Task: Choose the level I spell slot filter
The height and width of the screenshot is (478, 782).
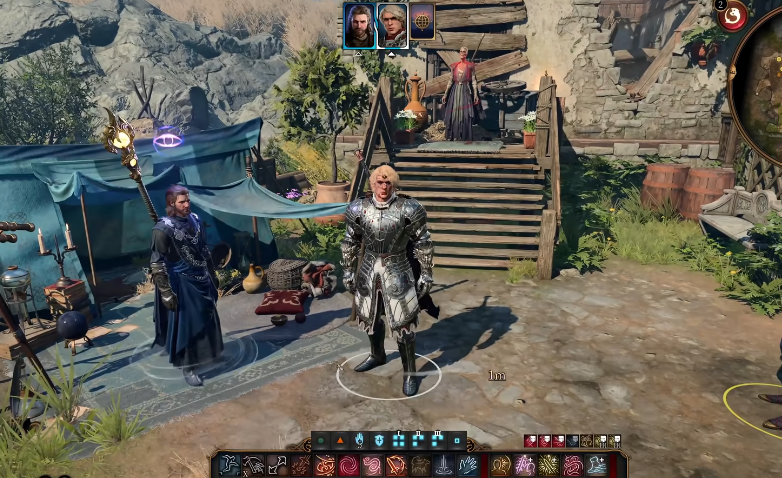Action: pos(398,440)
